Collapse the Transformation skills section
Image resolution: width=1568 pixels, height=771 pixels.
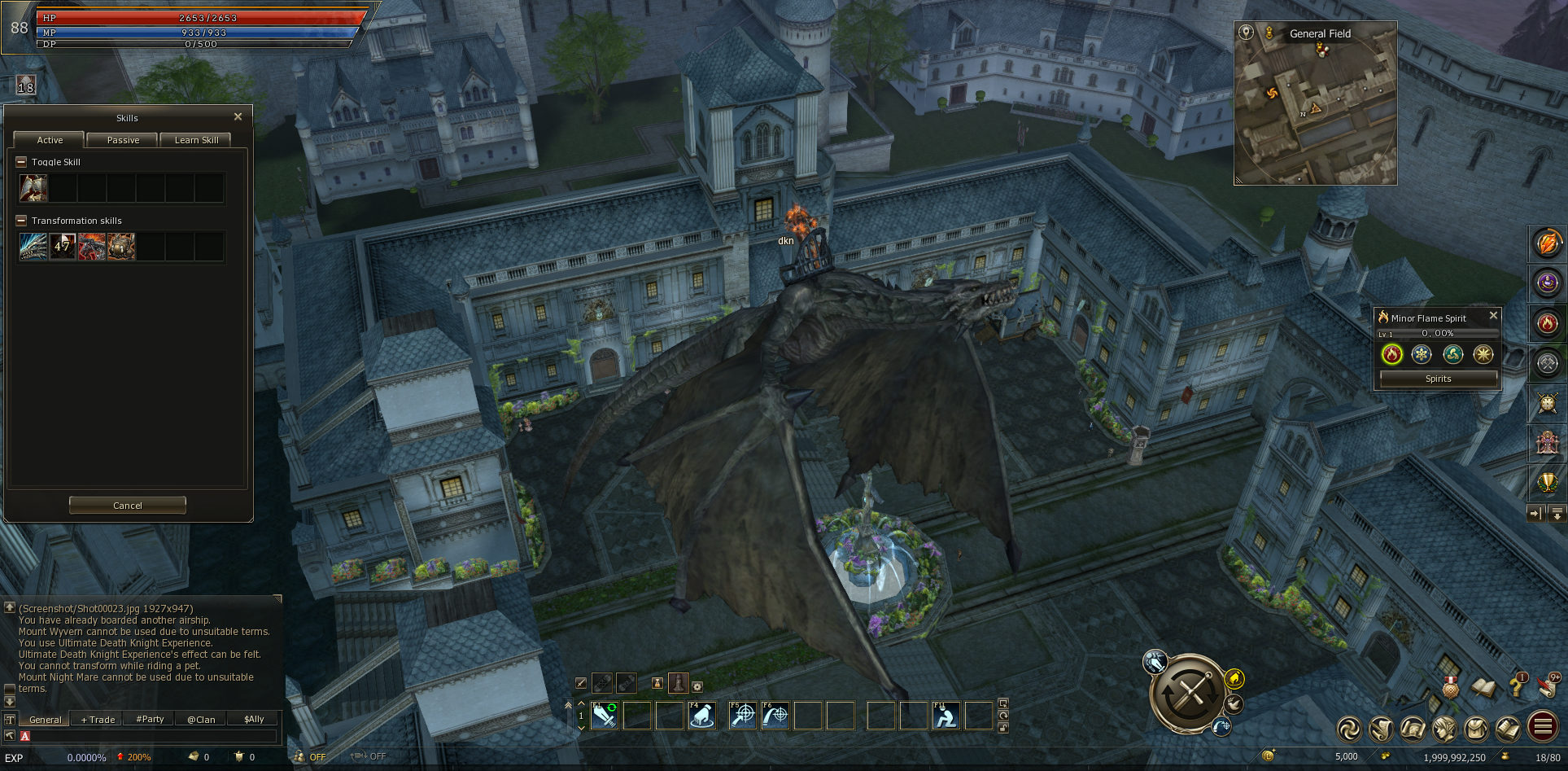click(x=21, y=221)
